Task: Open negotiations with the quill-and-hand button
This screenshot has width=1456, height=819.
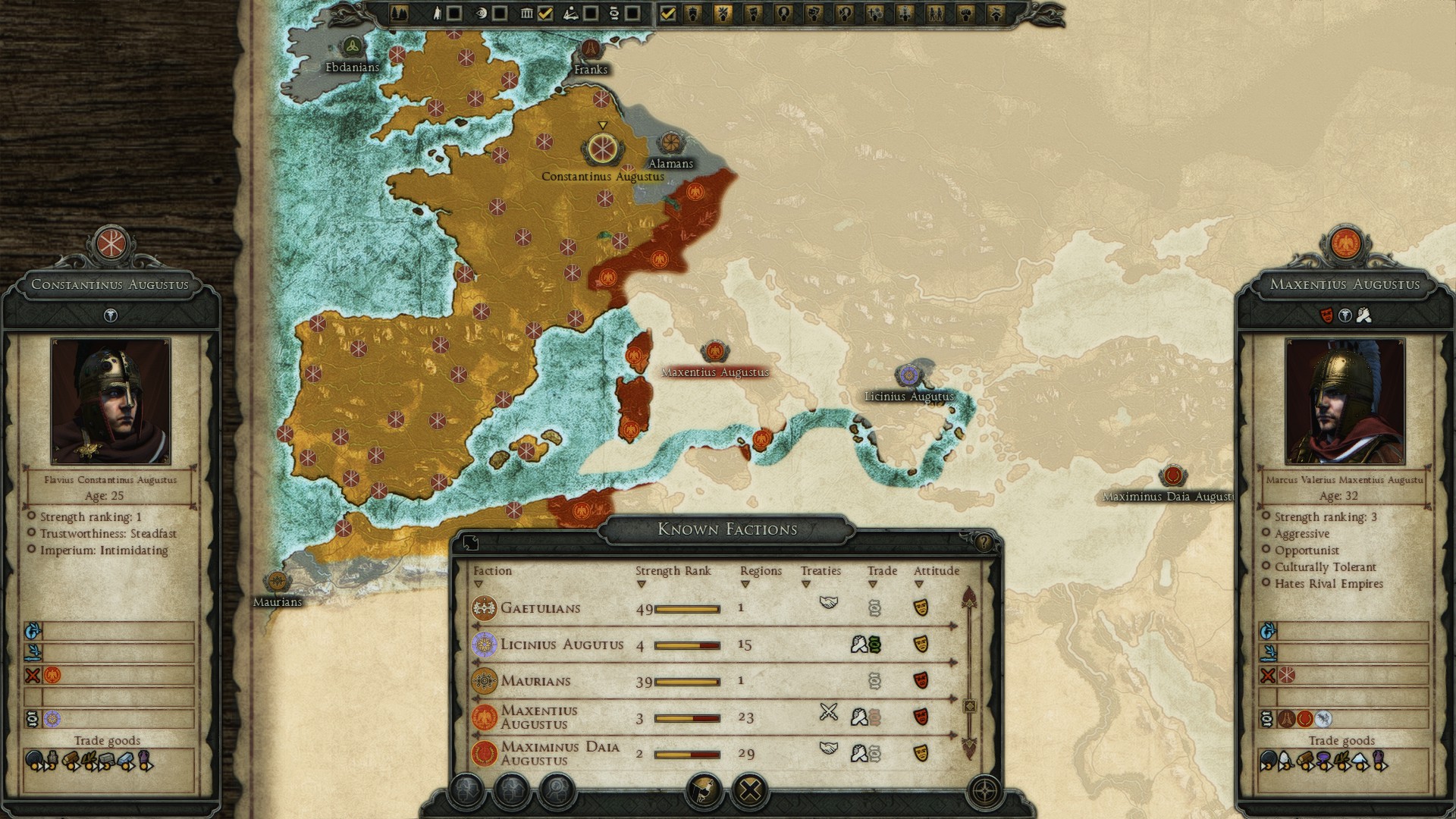Action: [x=703, y=791]
